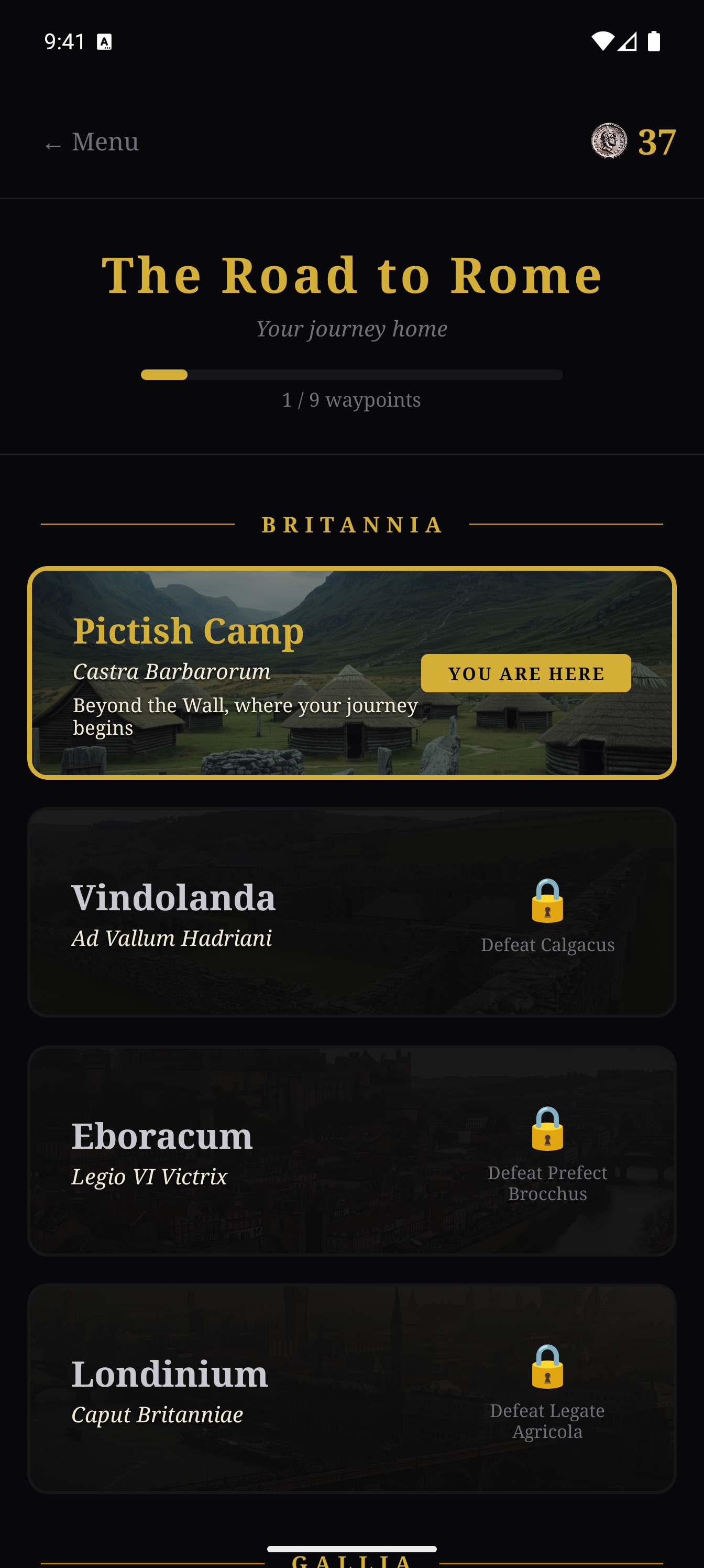This screenshot has height=1568, width=704.
Task: Expand the BRITANNIA region section
Action: click(x=351, y=524)
